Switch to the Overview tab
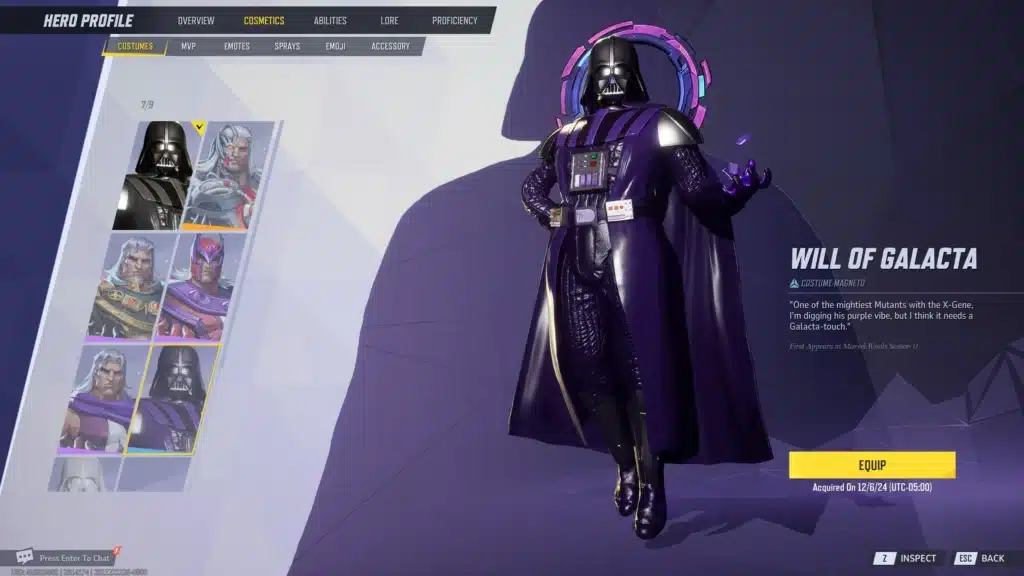This screenshot has height=576, width=1024. (x=196, y=21)
